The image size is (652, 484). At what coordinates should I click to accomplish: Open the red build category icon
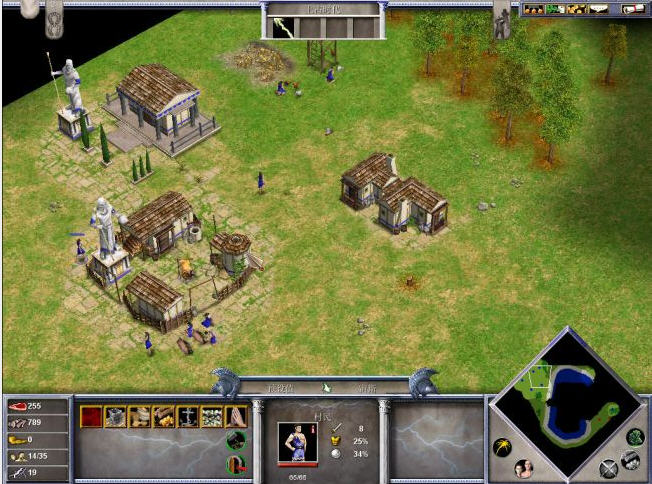92,417
